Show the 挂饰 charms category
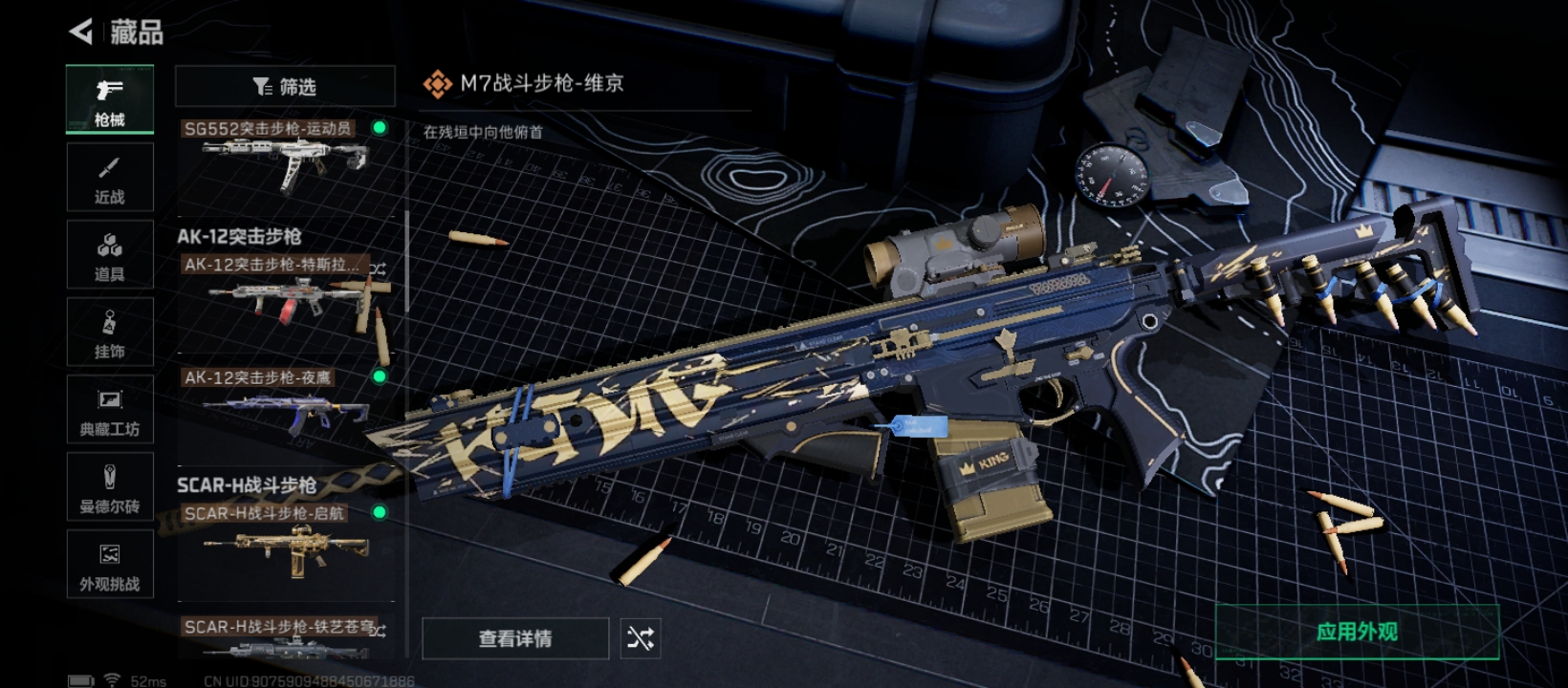 (x=110, y=333)
